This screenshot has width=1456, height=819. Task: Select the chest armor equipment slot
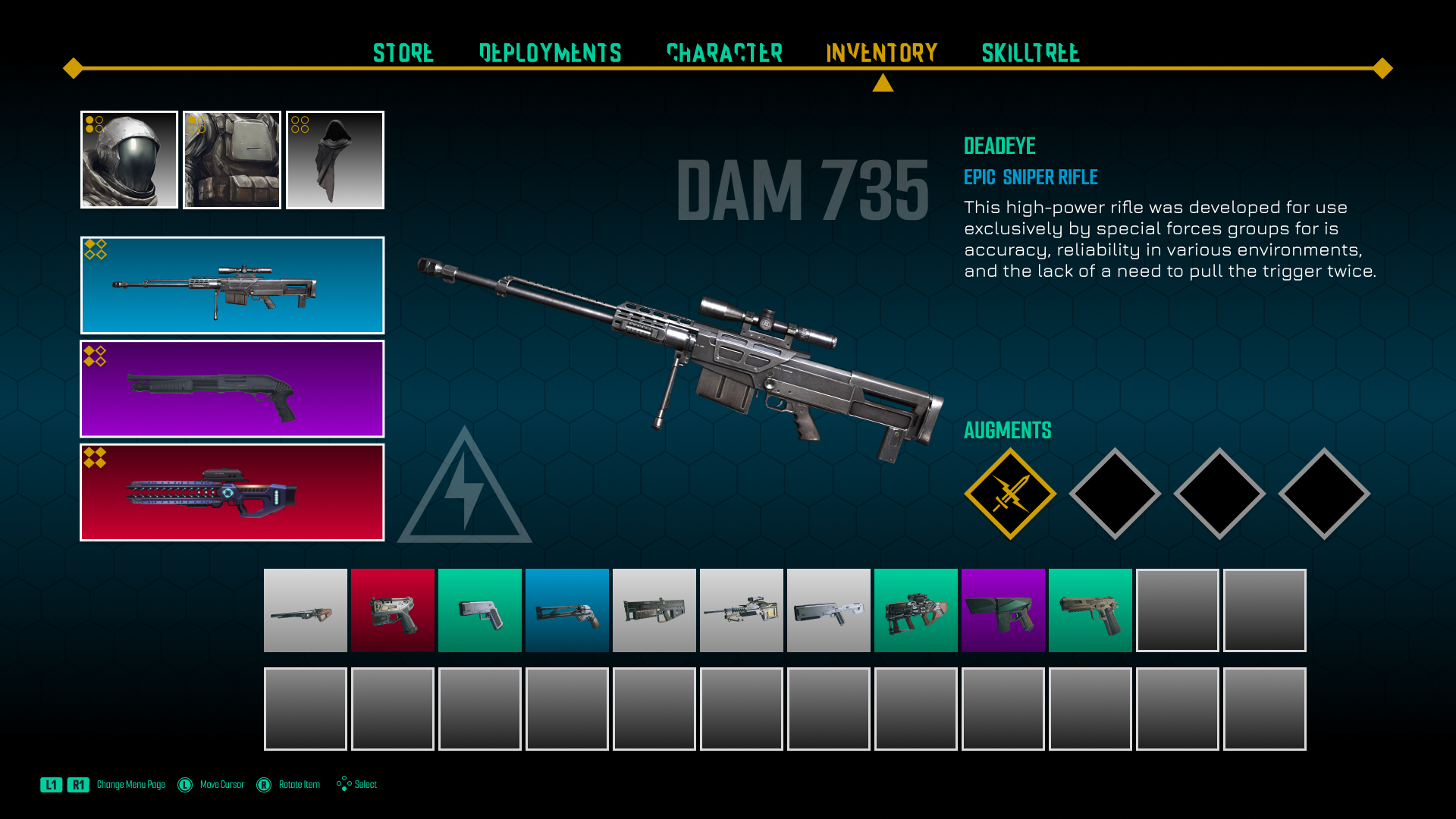coord(232,159)
